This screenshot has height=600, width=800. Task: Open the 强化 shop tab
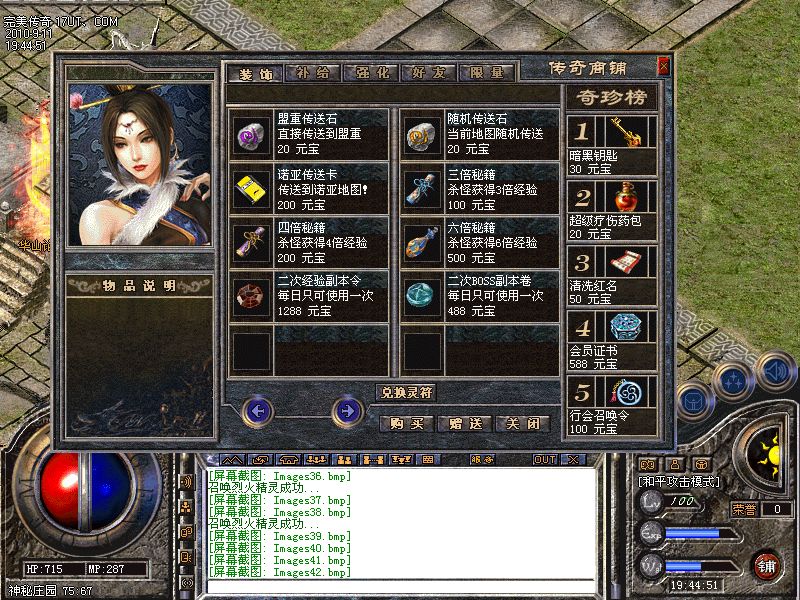(371, 72)
